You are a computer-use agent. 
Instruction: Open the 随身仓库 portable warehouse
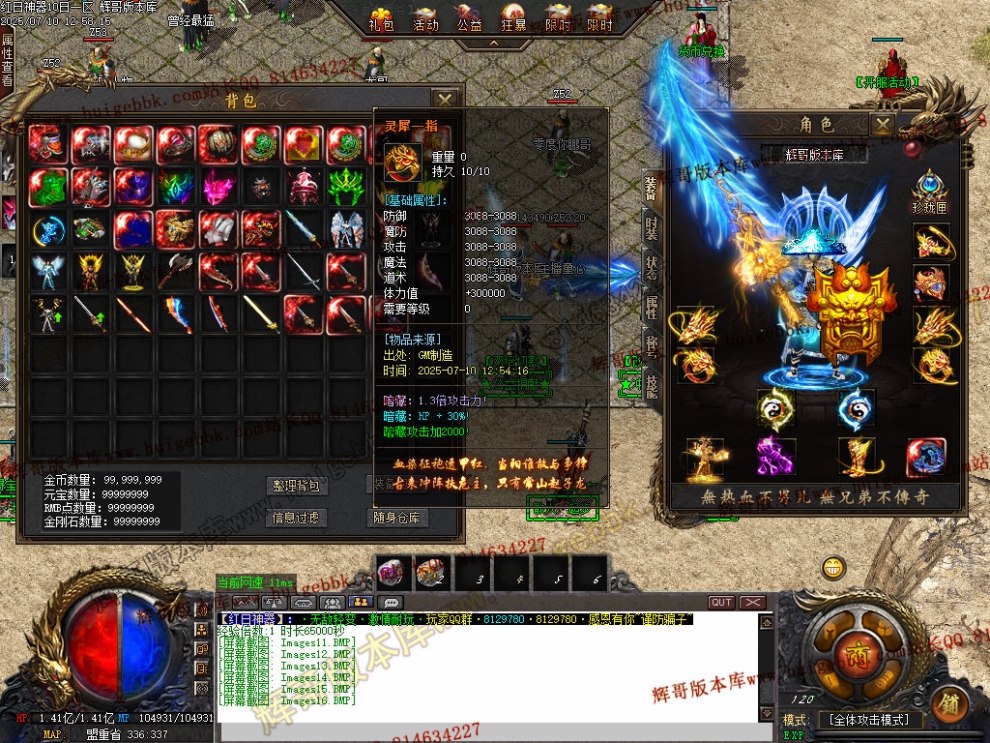pyautogui.click(x=399, y=518)
